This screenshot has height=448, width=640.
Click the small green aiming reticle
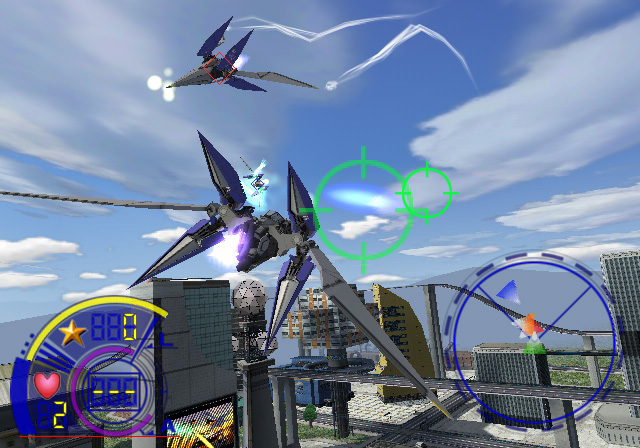[x=427, y=190]
